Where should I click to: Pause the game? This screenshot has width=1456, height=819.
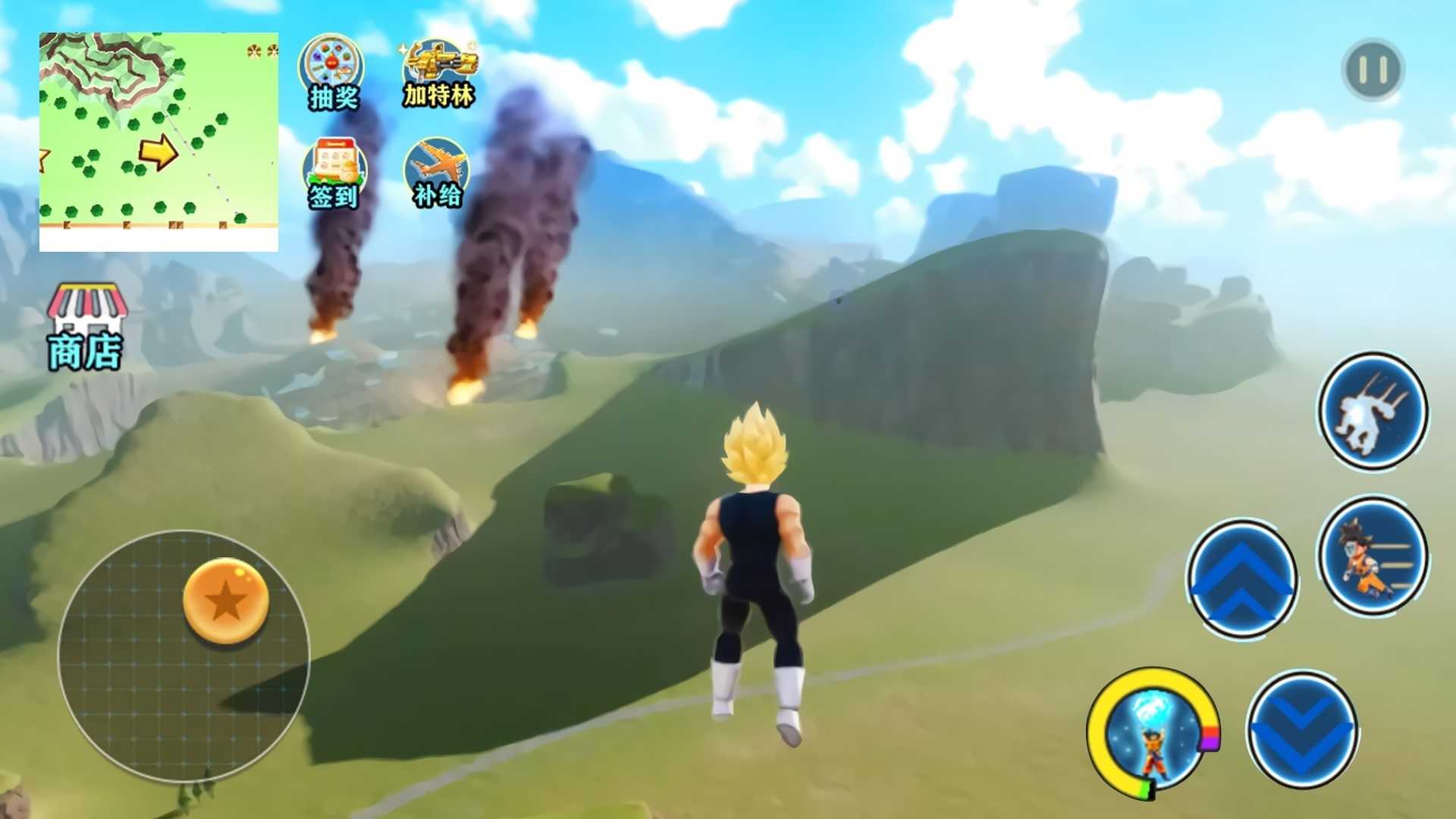pos(1373,70)
